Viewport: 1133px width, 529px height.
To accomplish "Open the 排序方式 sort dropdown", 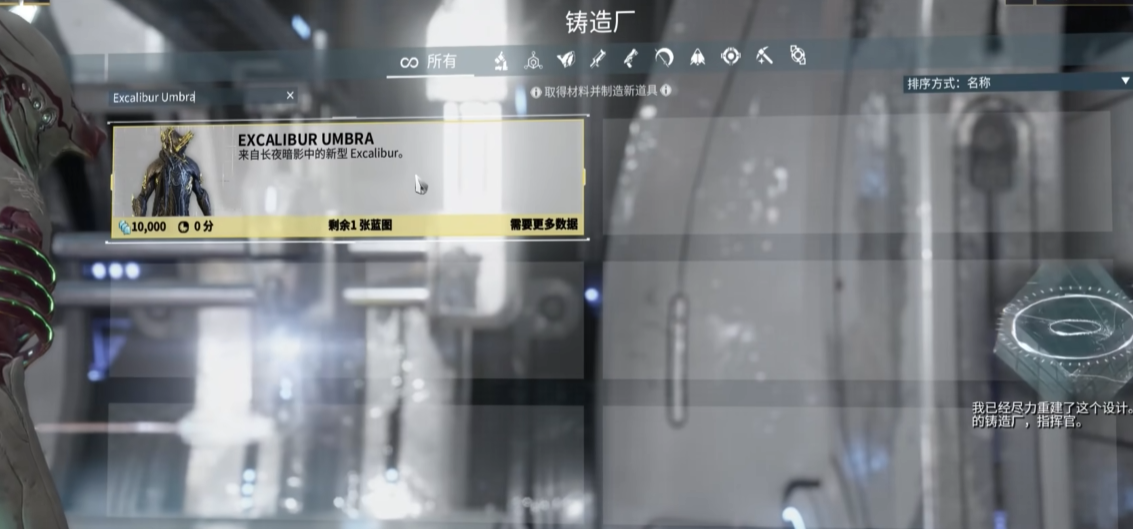I will pos(1017,83).
